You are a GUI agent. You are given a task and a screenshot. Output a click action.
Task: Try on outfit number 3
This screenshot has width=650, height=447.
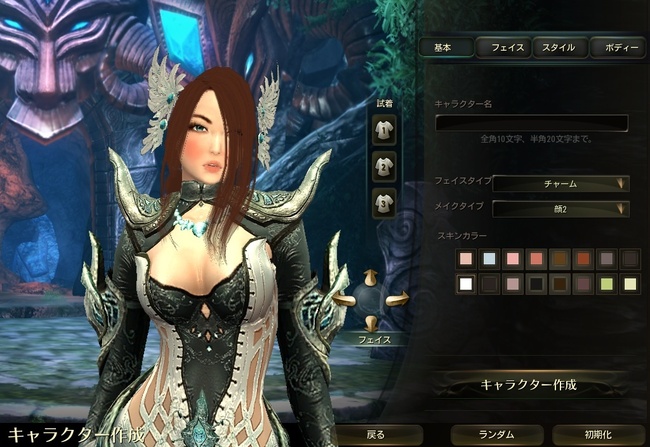pos(384,202)
